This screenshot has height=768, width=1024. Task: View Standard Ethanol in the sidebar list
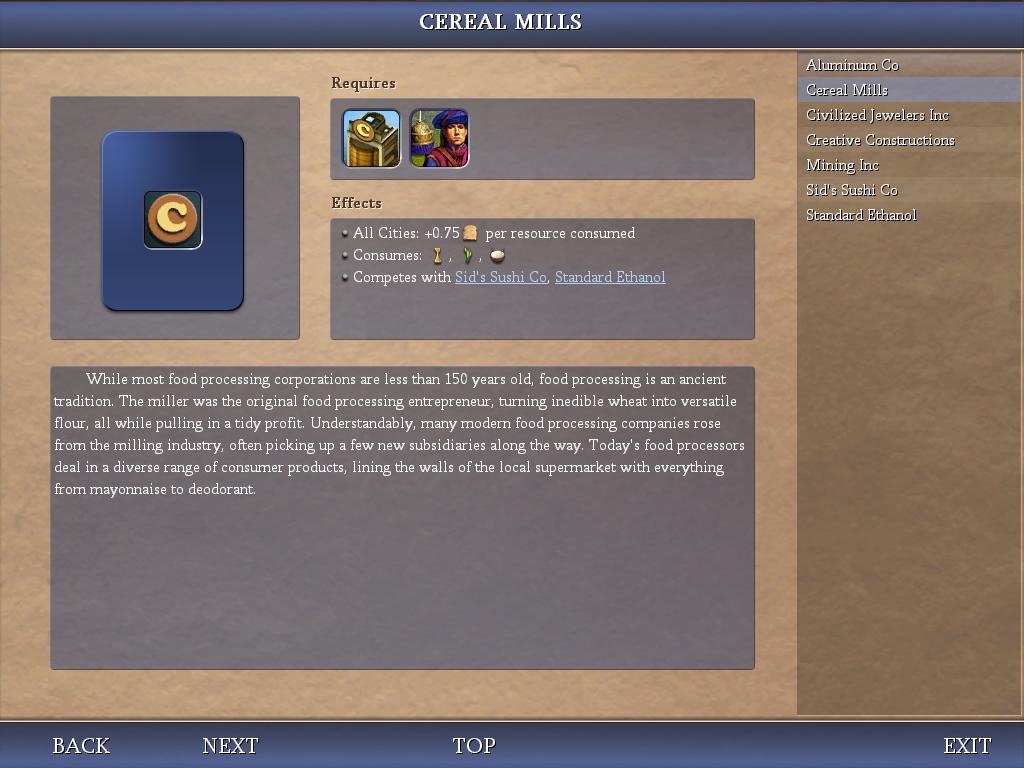861,215
